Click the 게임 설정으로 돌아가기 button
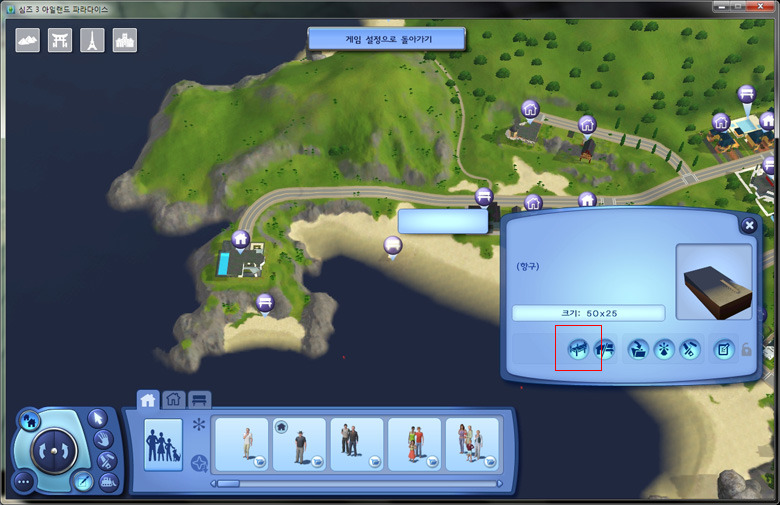780x505 pixels. click(386, 39)
